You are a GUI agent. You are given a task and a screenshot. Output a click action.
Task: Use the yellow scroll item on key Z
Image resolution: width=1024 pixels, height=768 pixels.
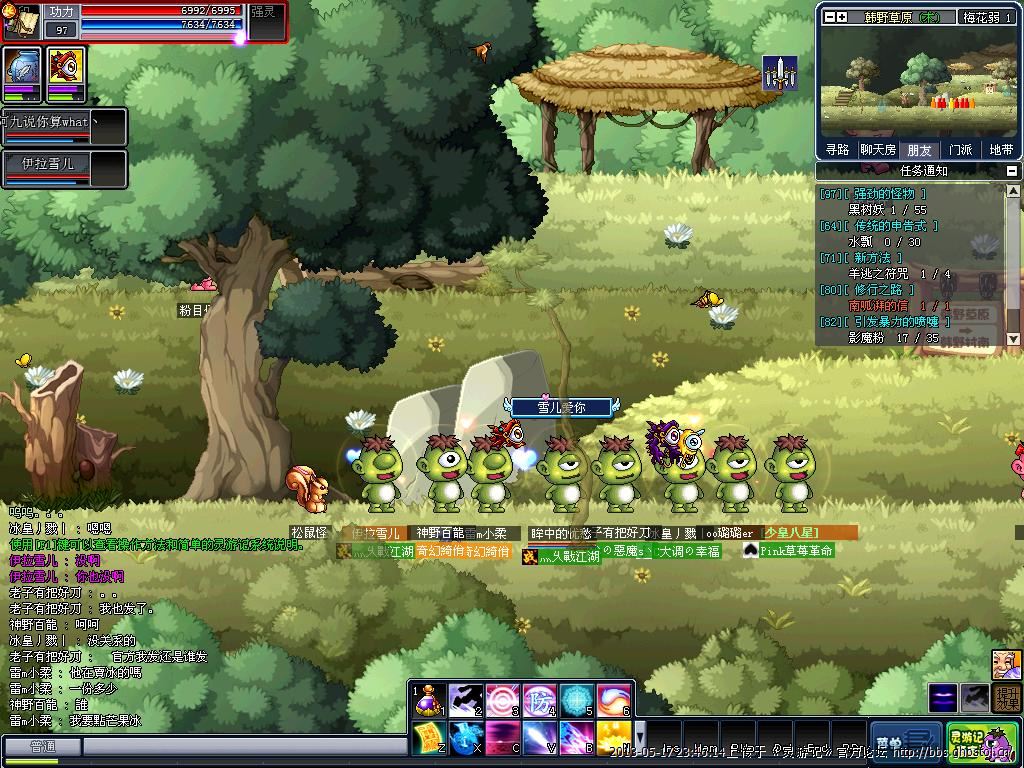(430, 738)
